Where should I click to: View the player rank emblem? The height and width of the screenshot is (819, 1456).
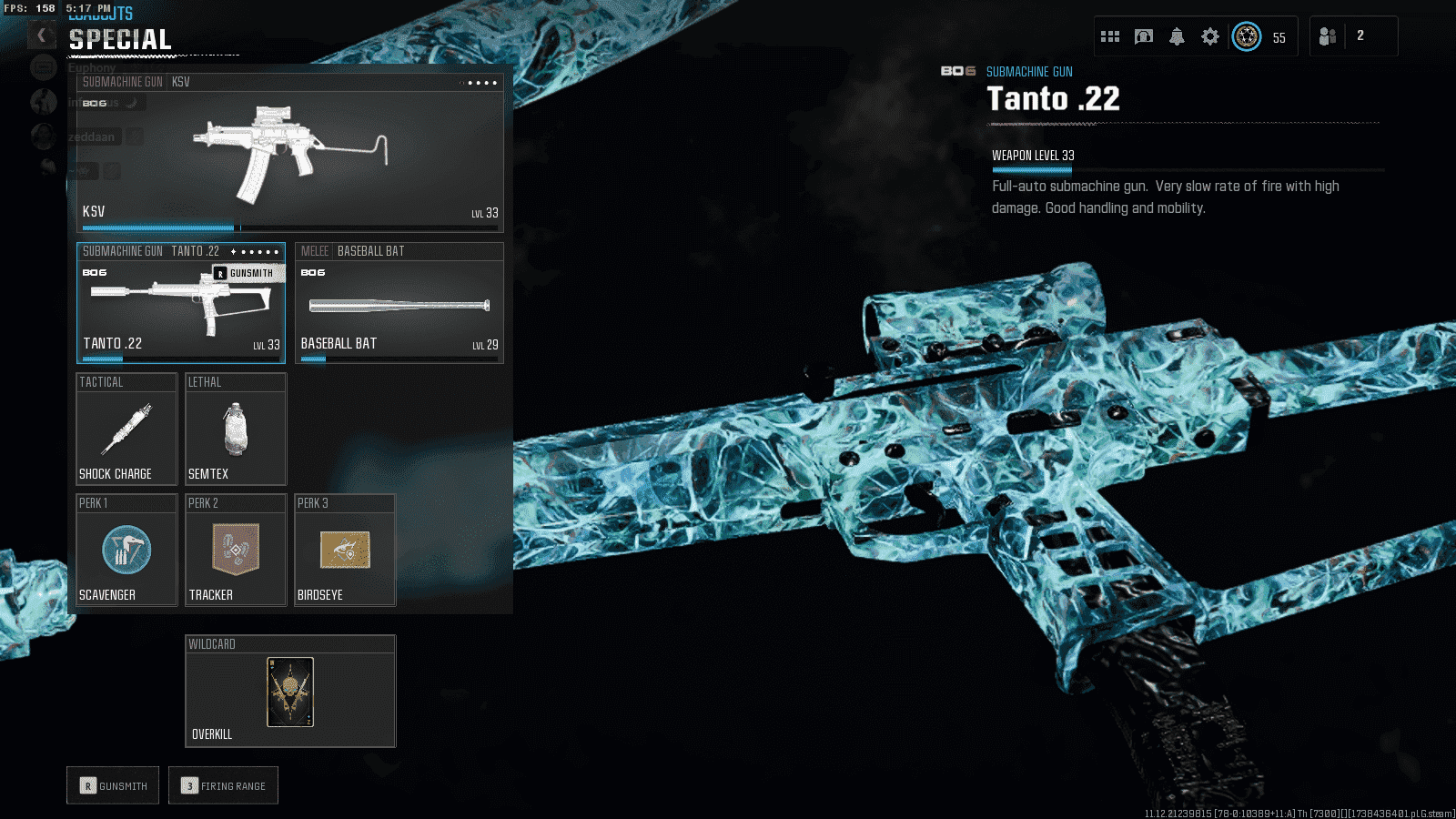pos(1247,36)
